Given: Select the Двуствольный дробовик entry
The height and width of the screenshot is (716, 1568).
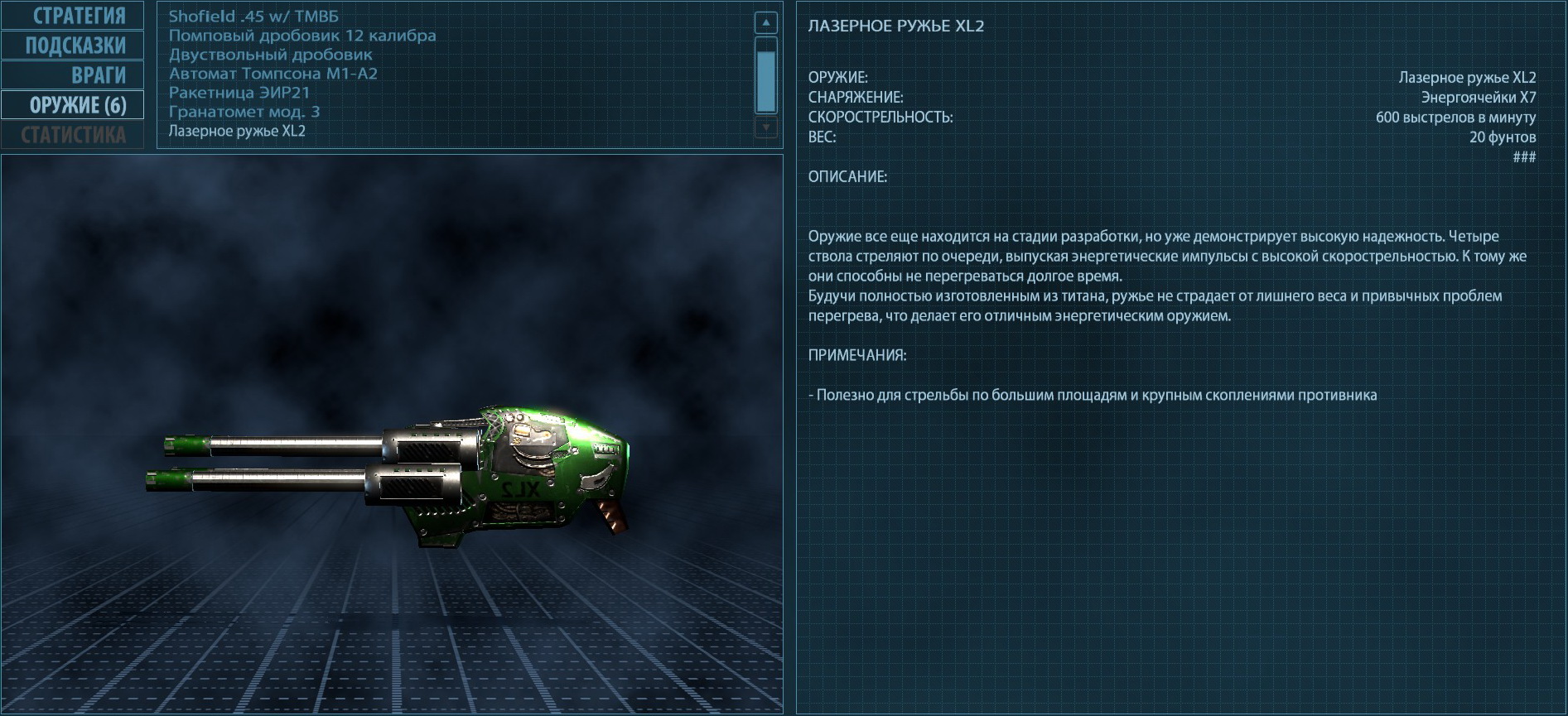Looking at the screenshot, I should coord(271,55).
